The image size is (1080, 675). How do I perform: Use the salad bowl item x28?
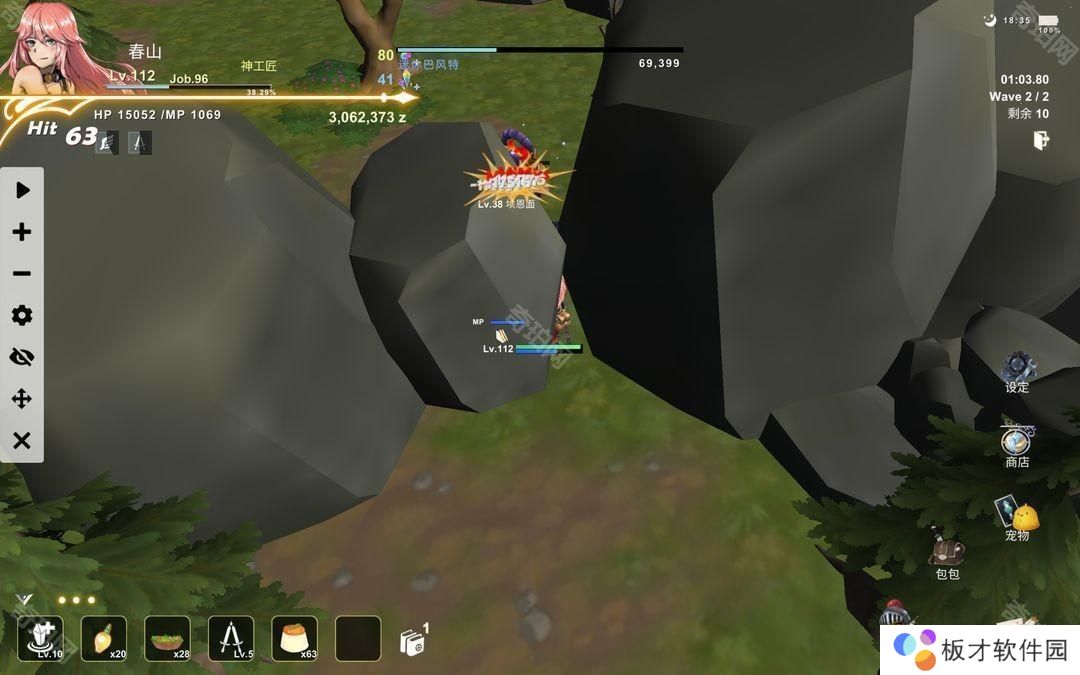pyautogui.click(x=167, y=638)
